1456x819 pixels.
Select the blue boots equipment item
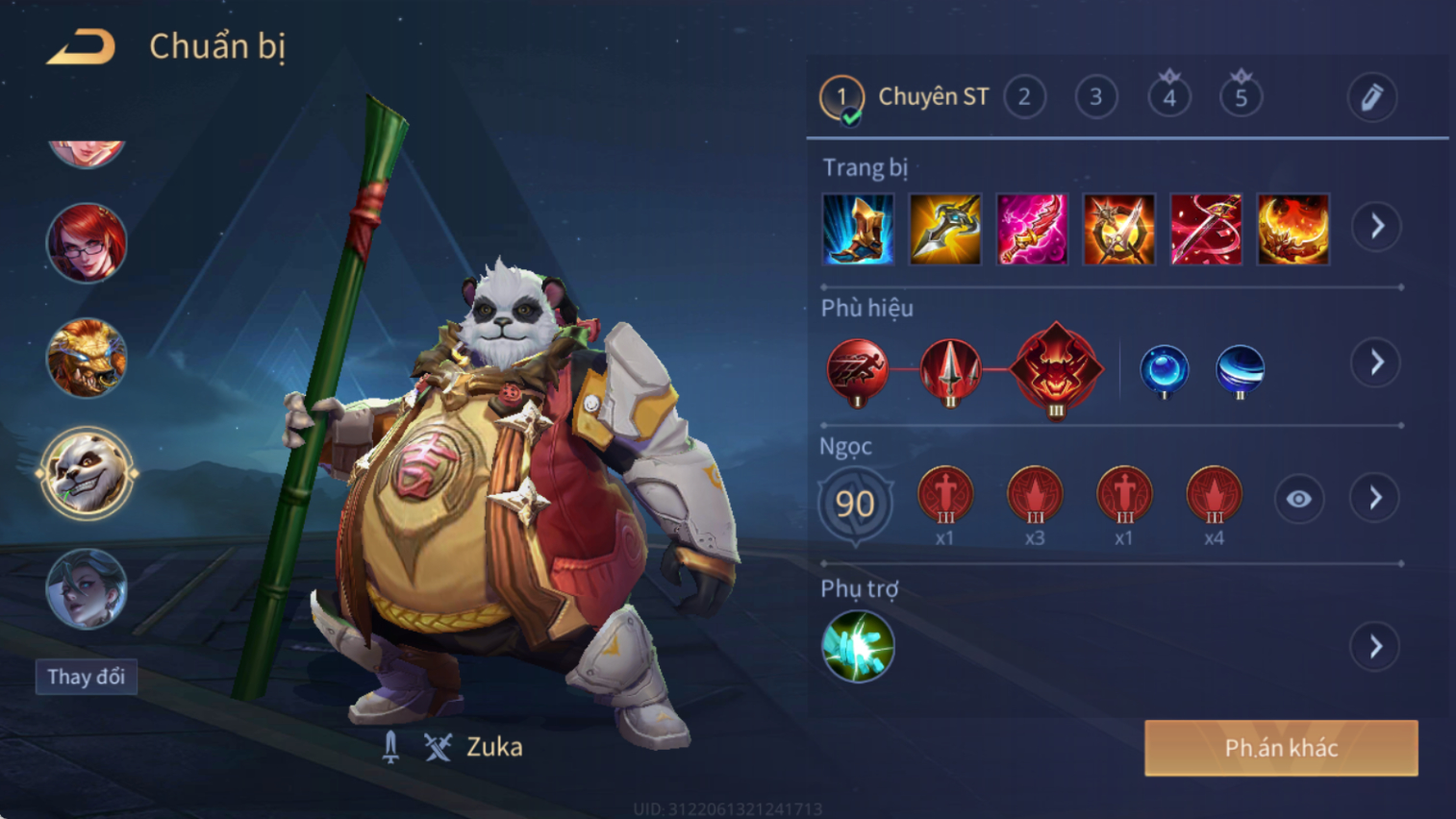(858, 230)
